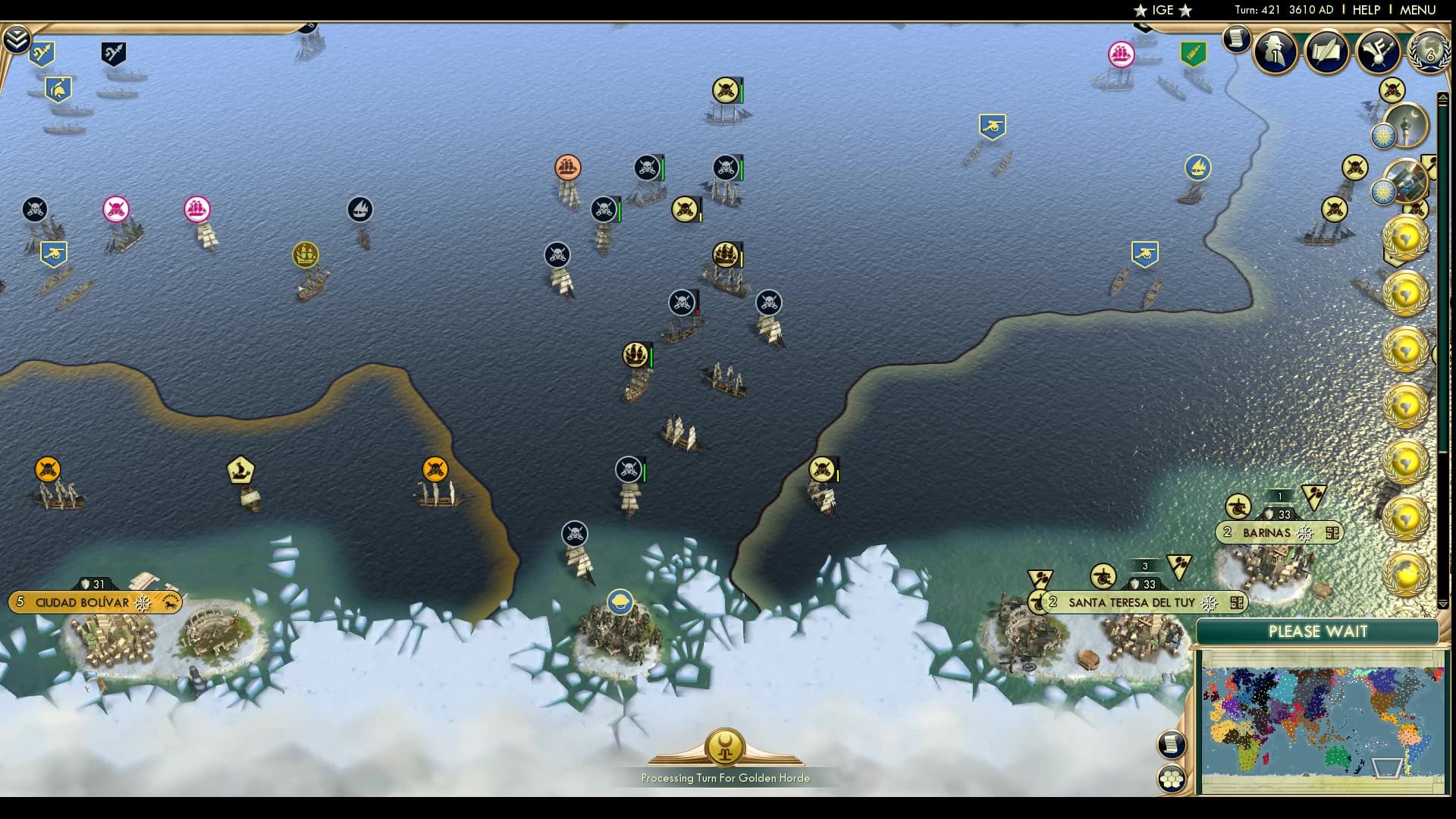Select the Santa Teresa del Tuy city banner
Image resolution: width=1456 pixels, height=819 pixels.
click(x=1129, y=602)
